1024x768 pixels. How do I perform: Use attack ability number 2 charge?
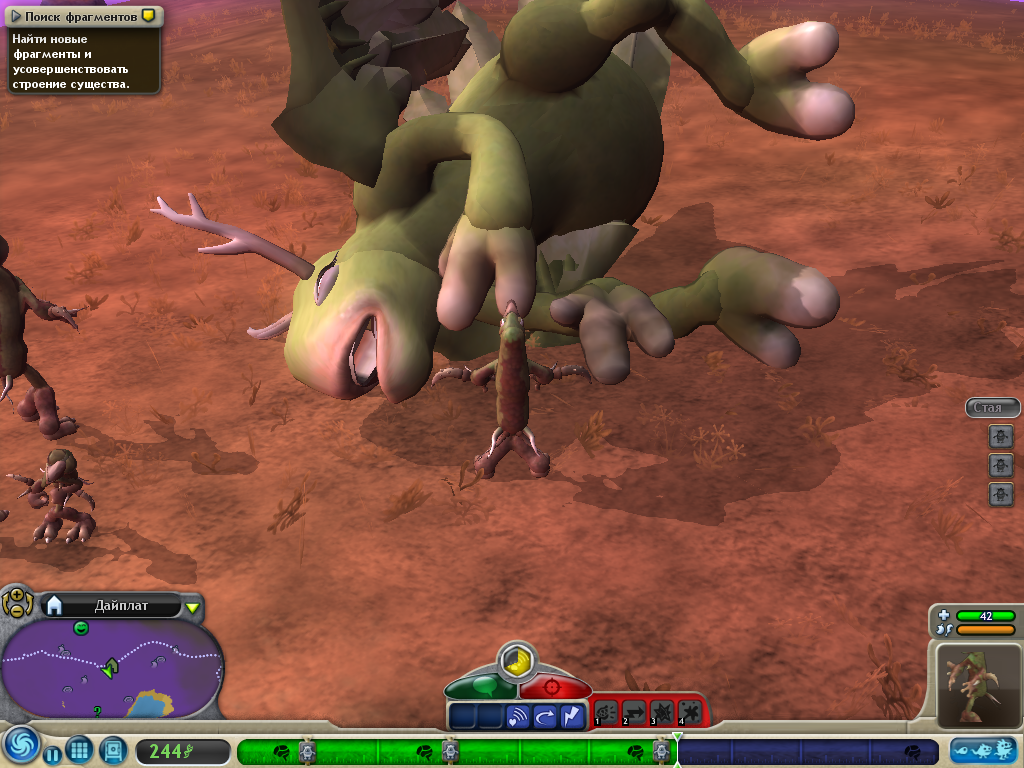634,713
